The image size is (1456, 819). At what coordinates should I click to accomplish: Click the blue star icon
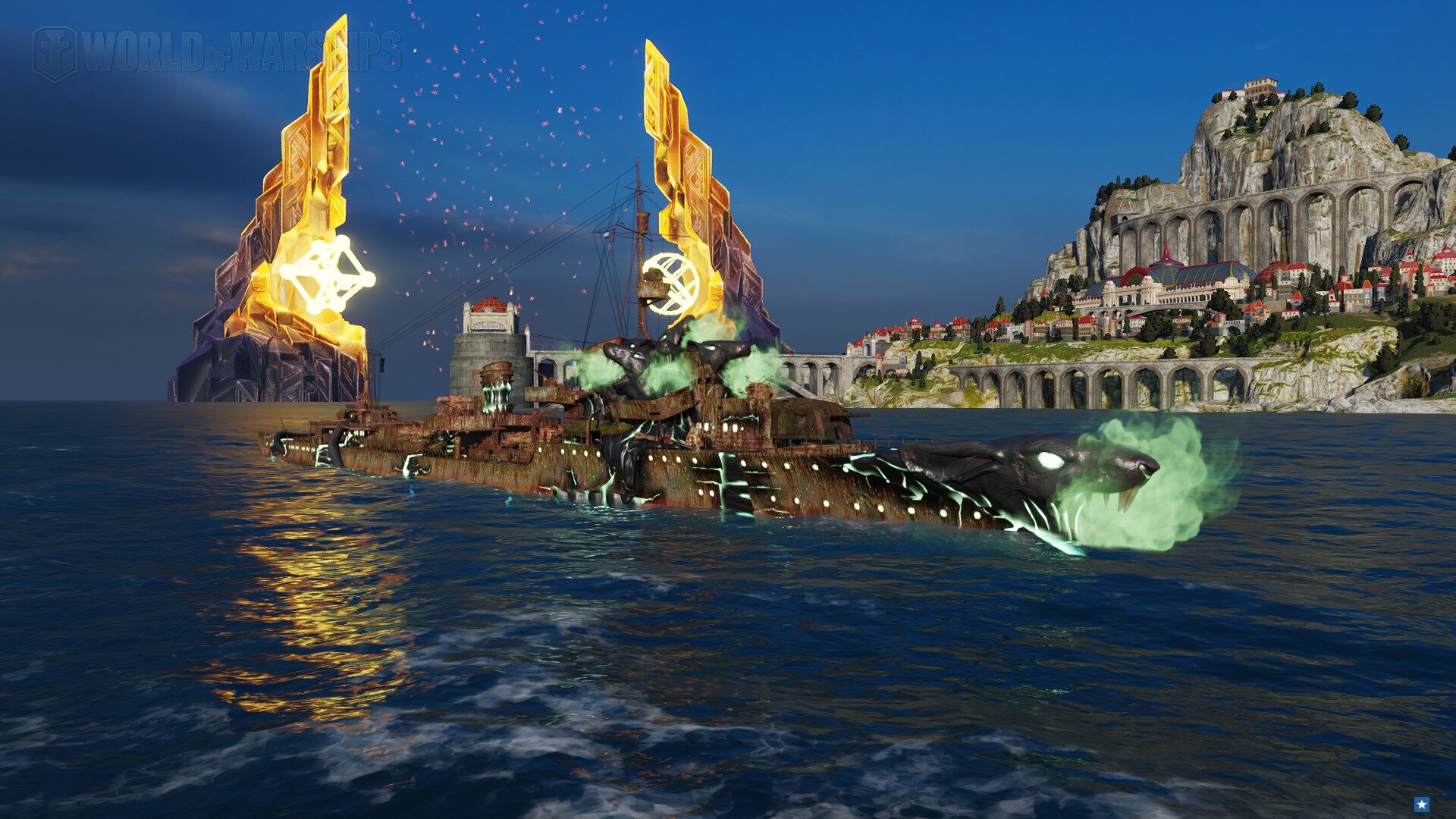pos(1422,805)
